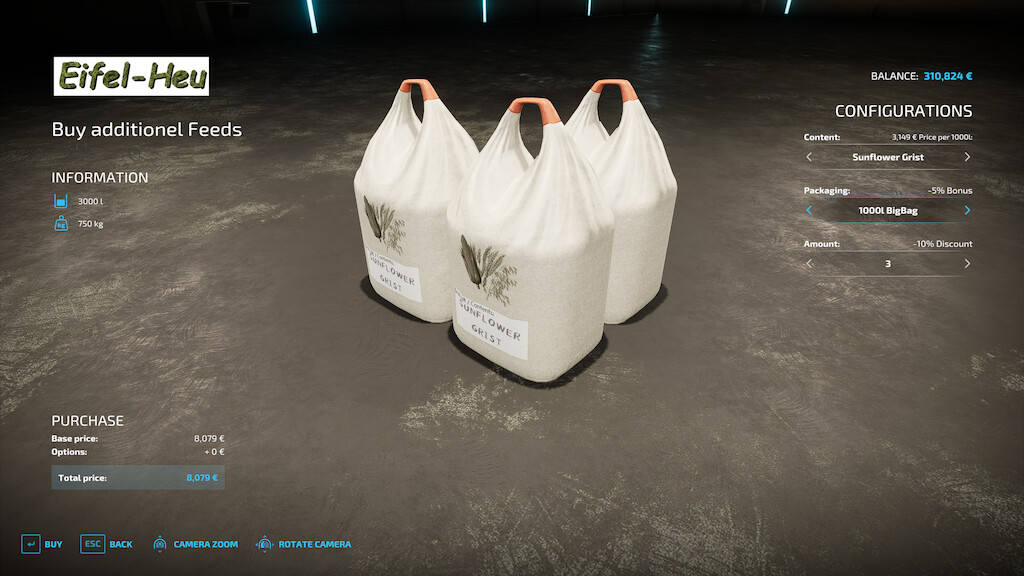Switch to next Packaging after 1000l BigBag
The width and height of the screenshot is (1024, 576).
[x=967, y=210]
